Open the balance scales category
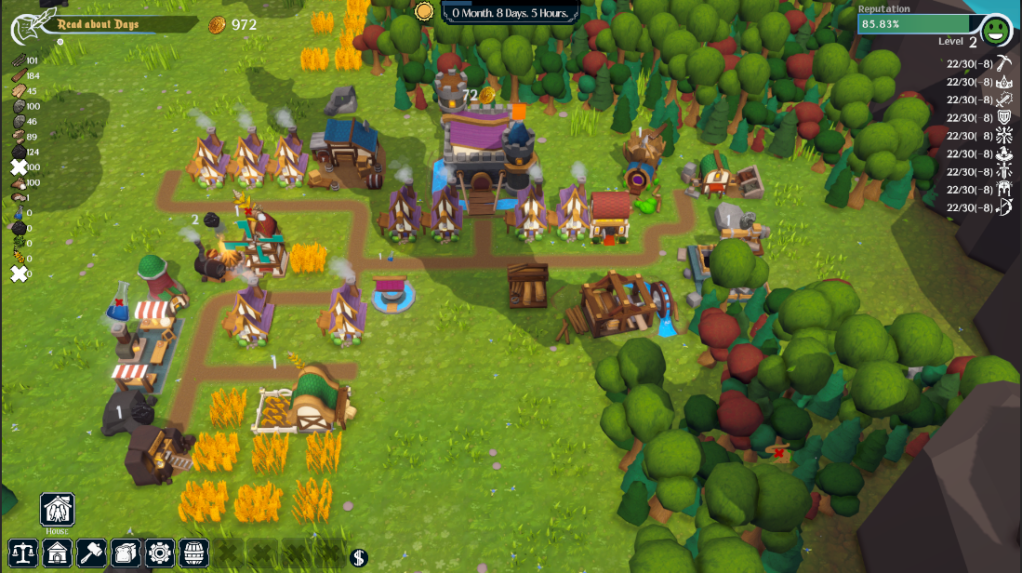The height and width of the screenshot is (573, 1022). point(23,552)
